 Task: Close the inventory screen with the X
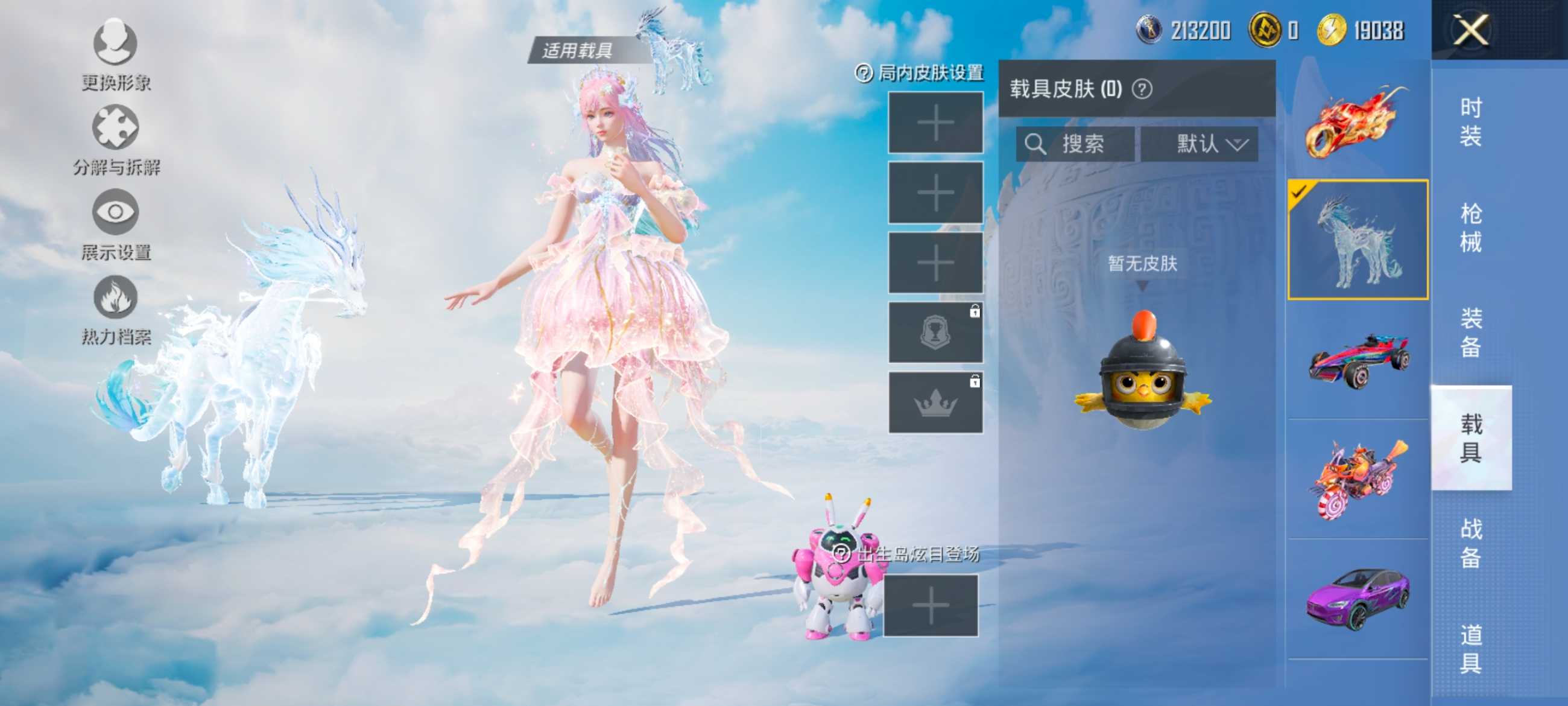[1470, 30]
